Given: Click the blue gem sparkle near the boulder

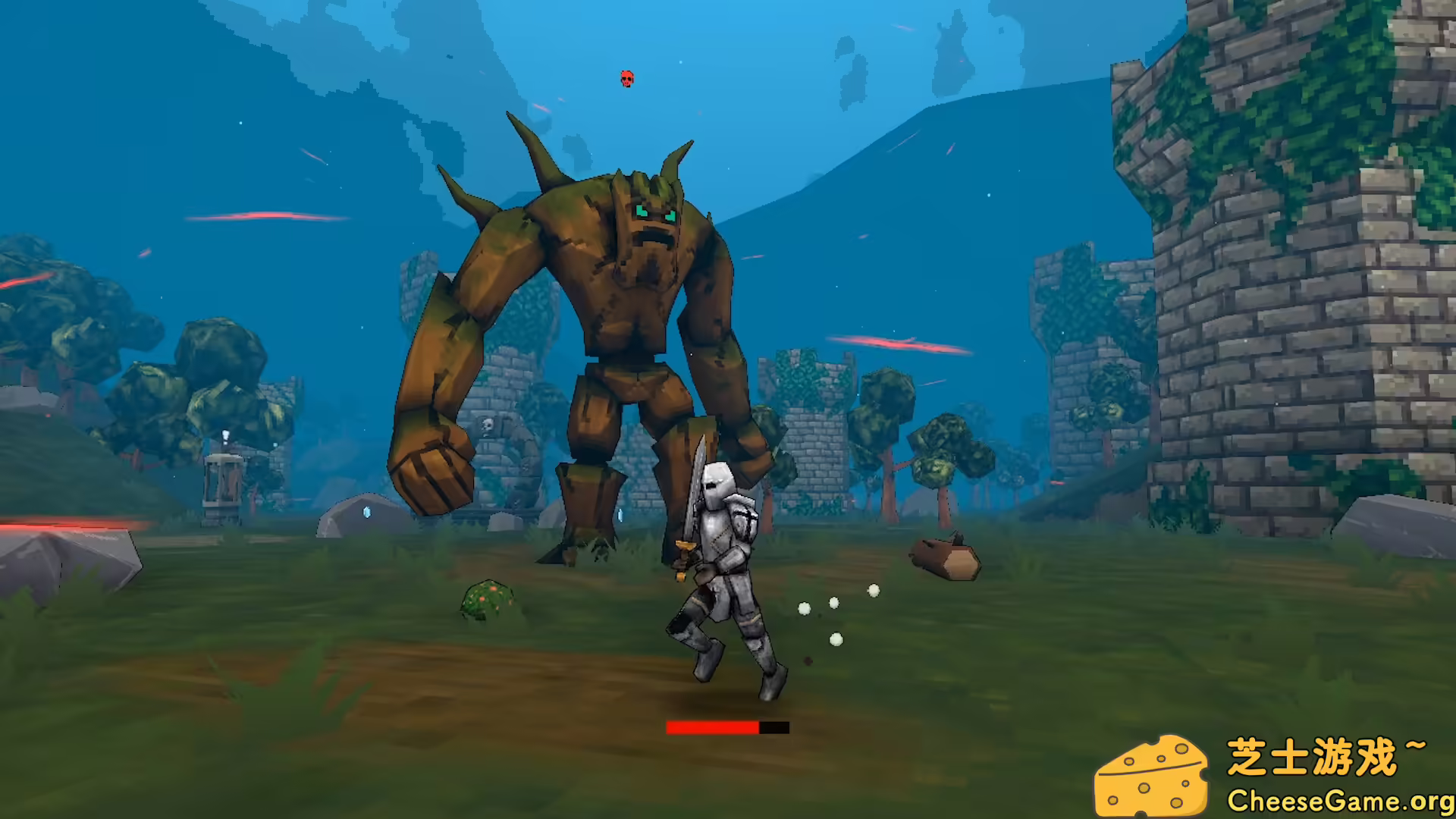Looking at the screenshot, I should (366, 513).
